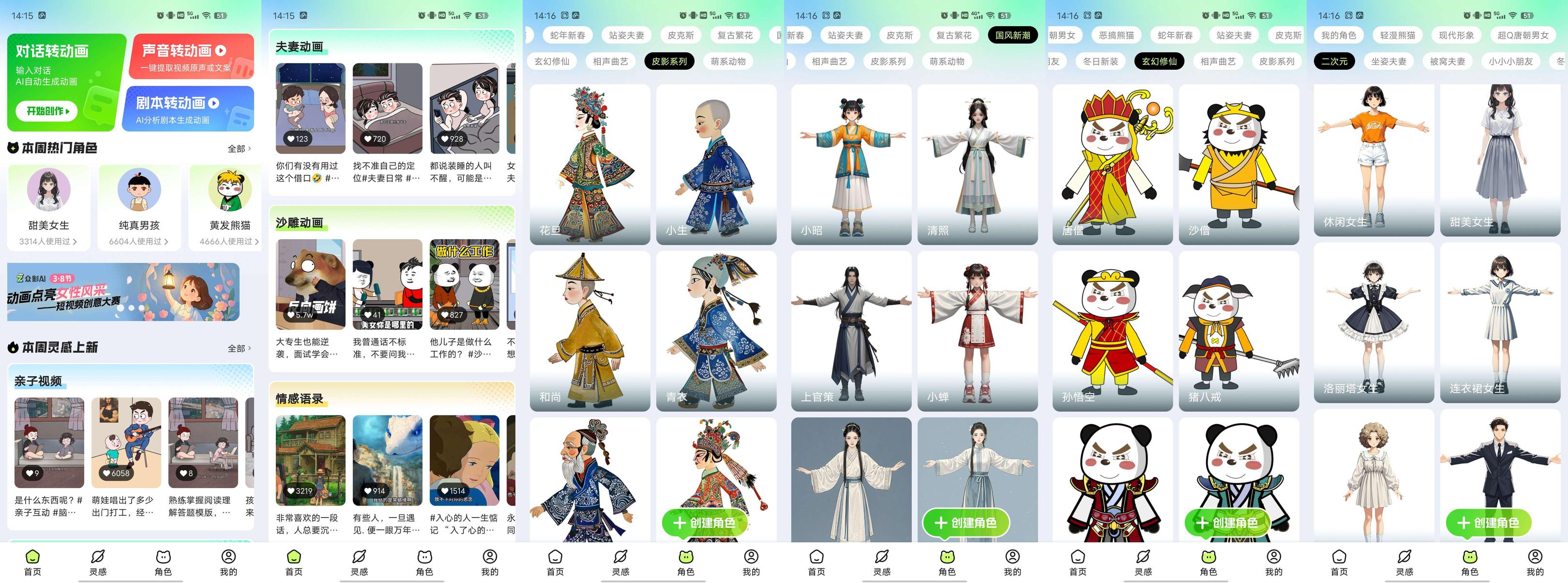This screenshot has width=1568, height=583.
Task: Open the 剧本转动画 feature card
Action: click(x=191, y=108)
